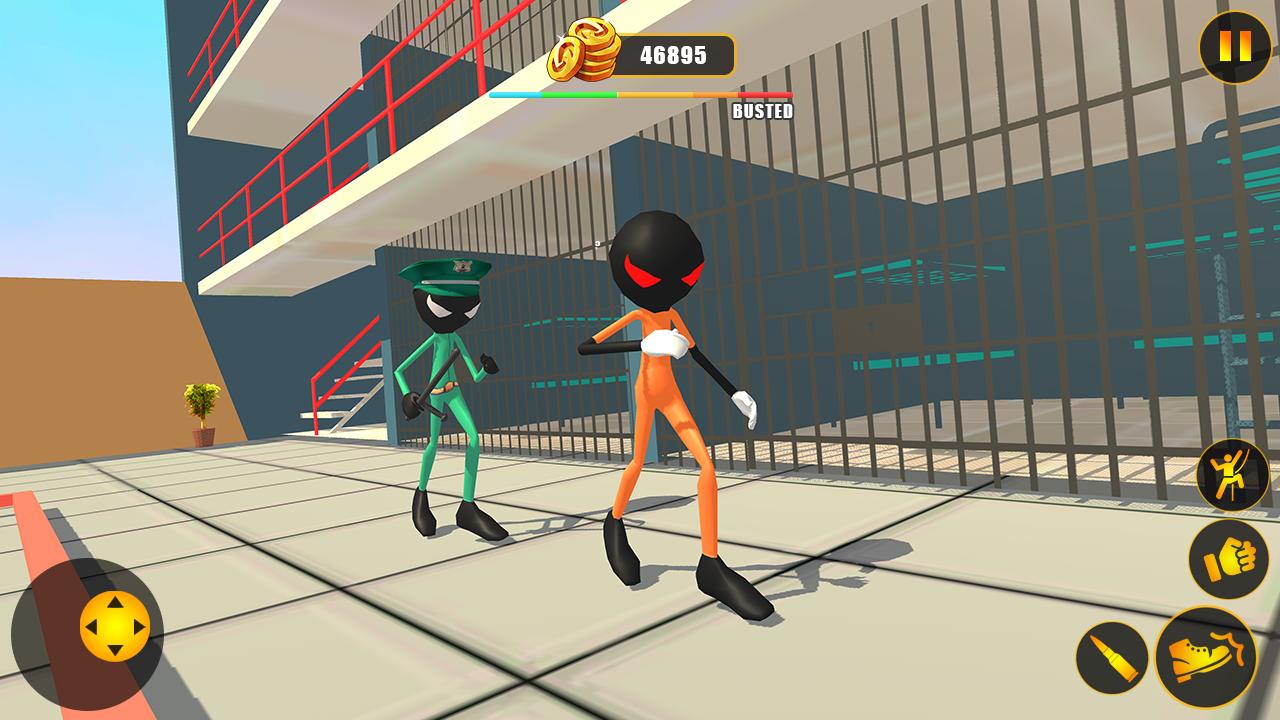Click the BUSTED text label
Image resolution: width=1280 pixels, height=720 pixels.
763,112
